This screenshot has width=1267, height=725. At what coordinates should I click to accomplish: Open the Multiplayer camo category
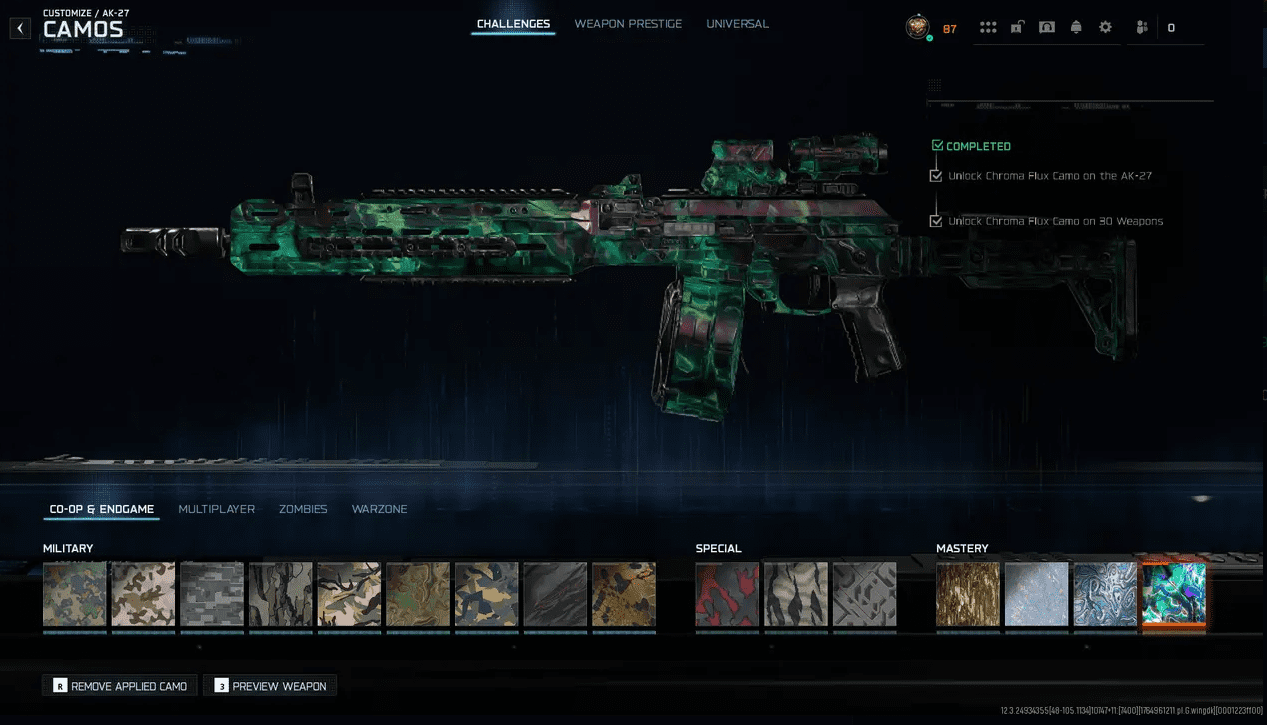click(216, 509)
